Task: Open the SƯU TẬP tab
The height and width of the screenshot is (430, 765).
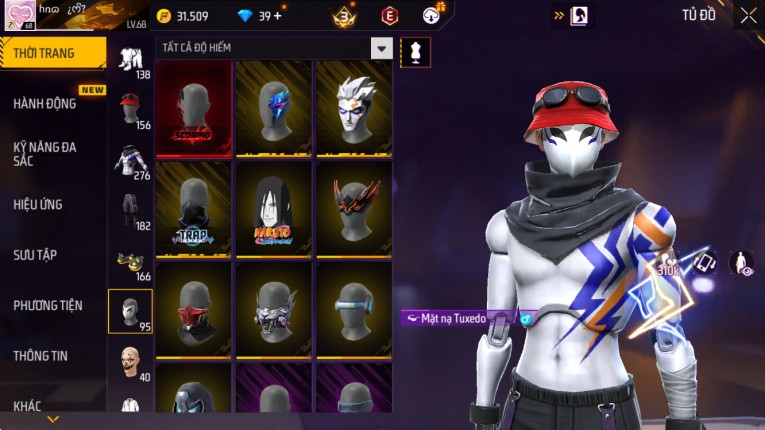Action: (x=35, y=255)
